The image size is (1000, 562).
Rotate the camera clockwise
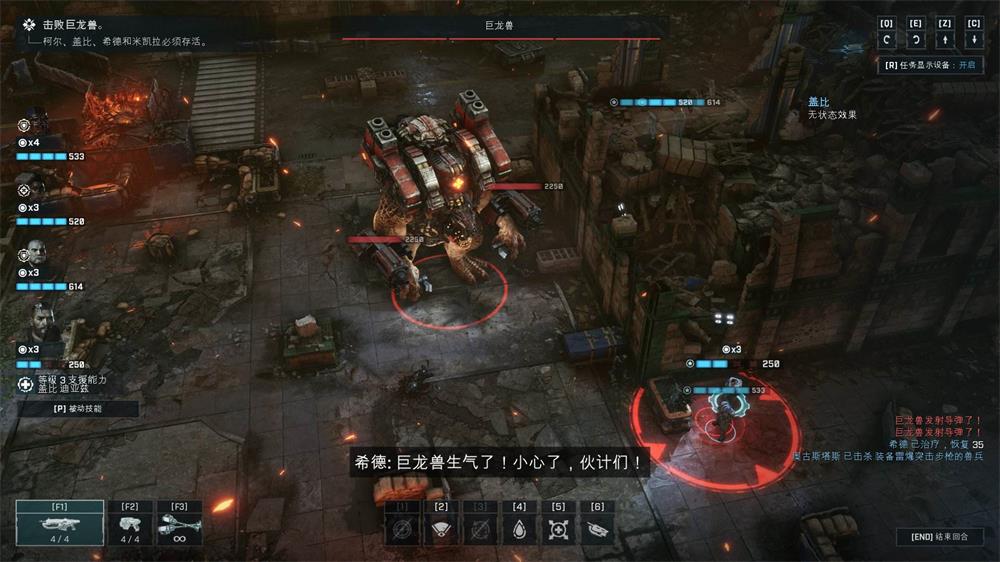pyautogui.click(x=915, y=40)
